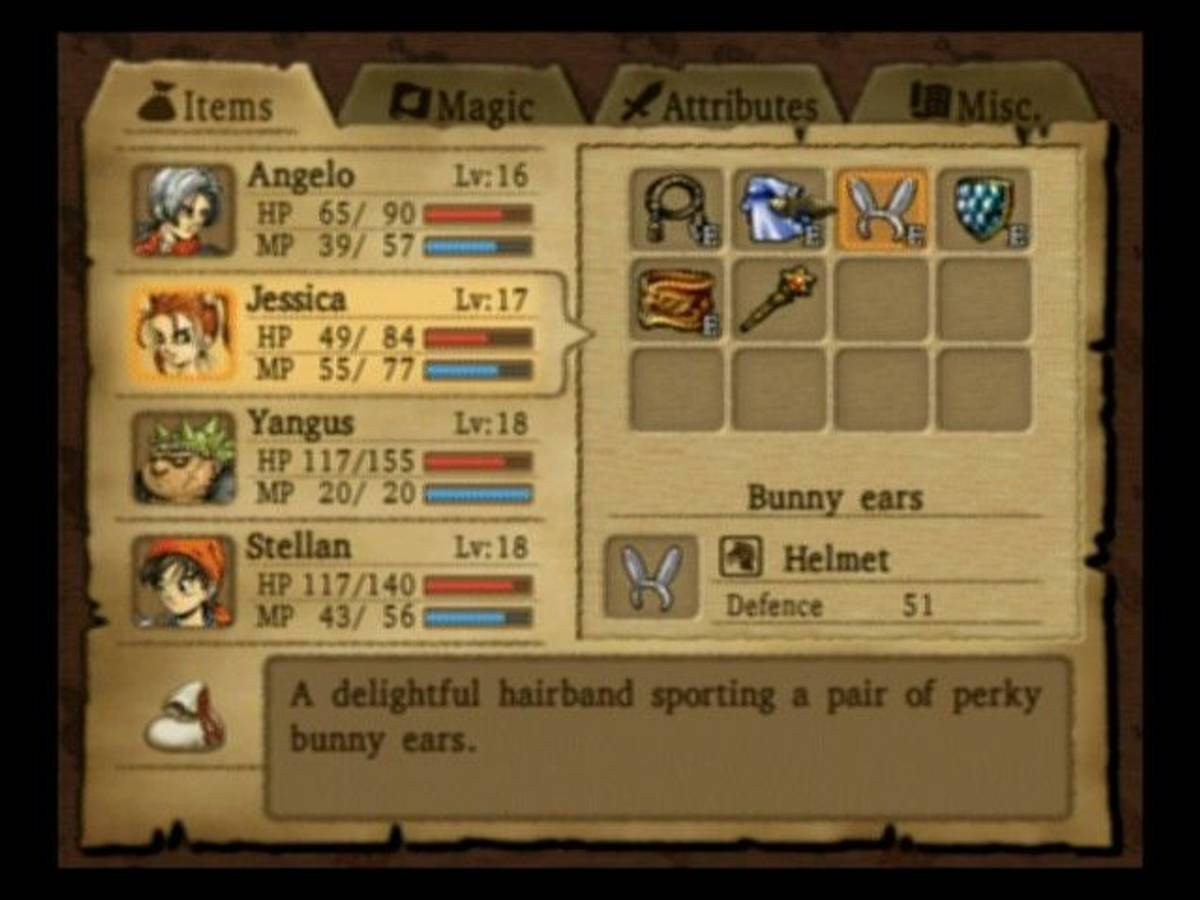Pick the wooden staff item slot

pyautogui.click(x=779, y=299)
